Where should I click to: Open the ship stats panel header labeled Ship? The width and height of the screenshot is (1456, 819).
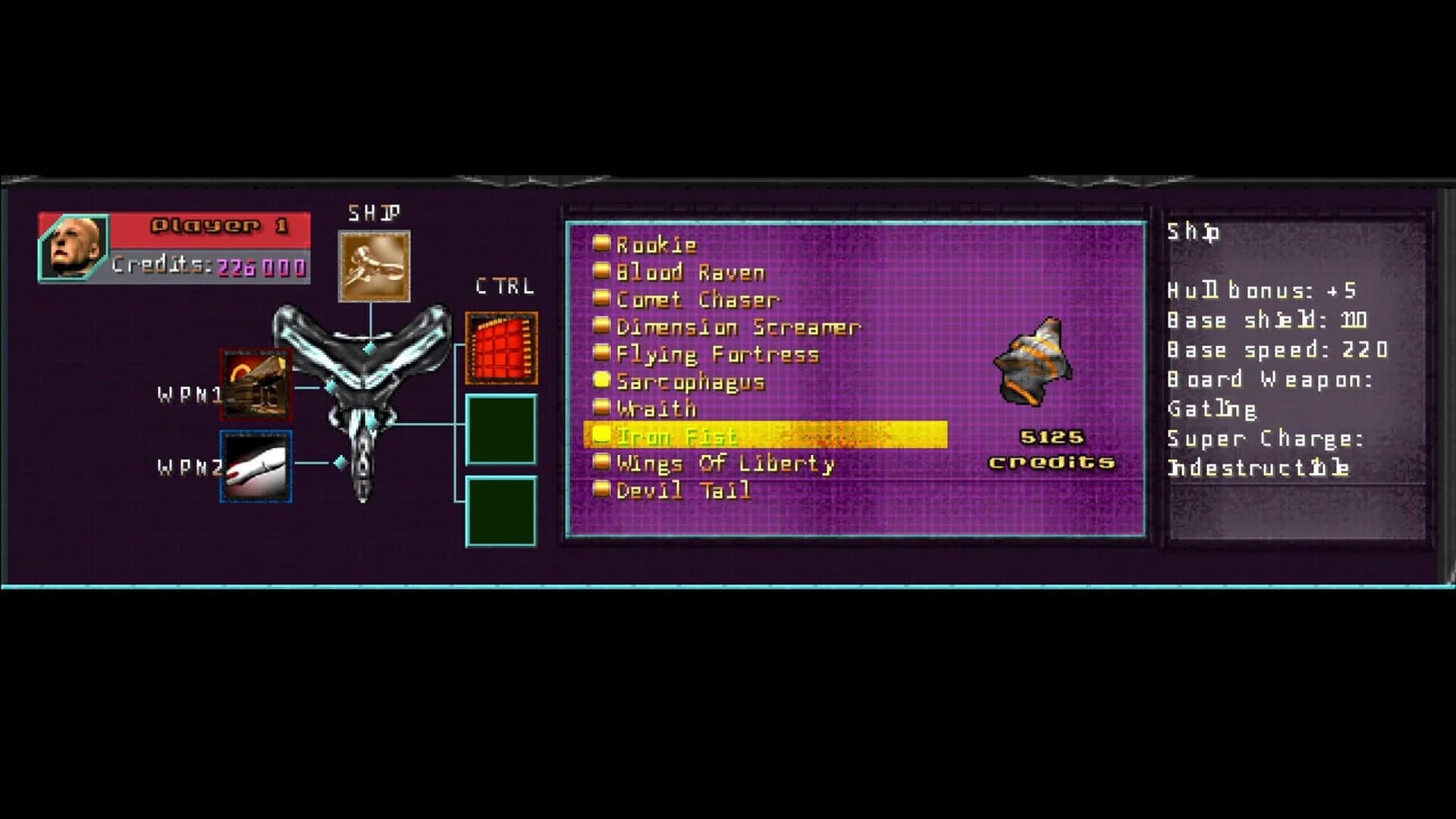(1191, 233)
